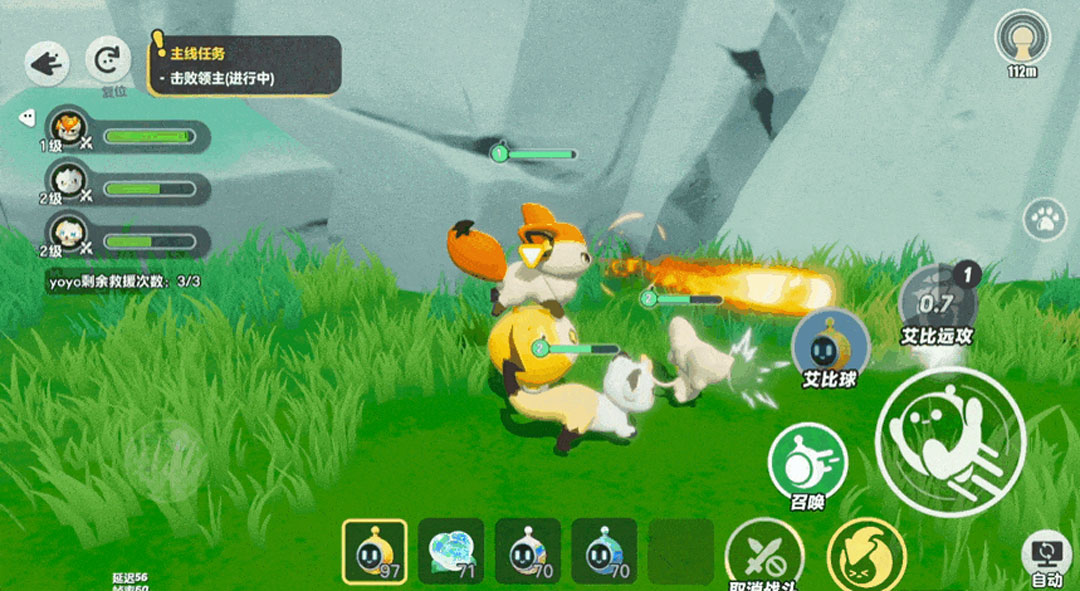1080x591 pixels.
Task: Tap the back arrow button
Action: (x=46, y=64)
